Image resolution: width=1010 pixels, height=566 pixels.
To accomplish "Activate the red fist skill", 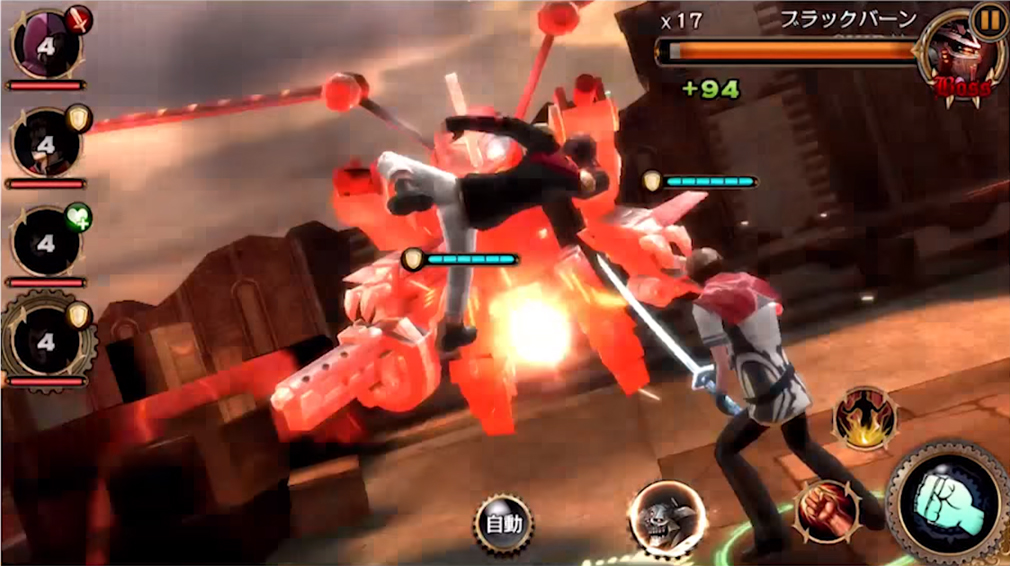I will [x=824, y=511].
